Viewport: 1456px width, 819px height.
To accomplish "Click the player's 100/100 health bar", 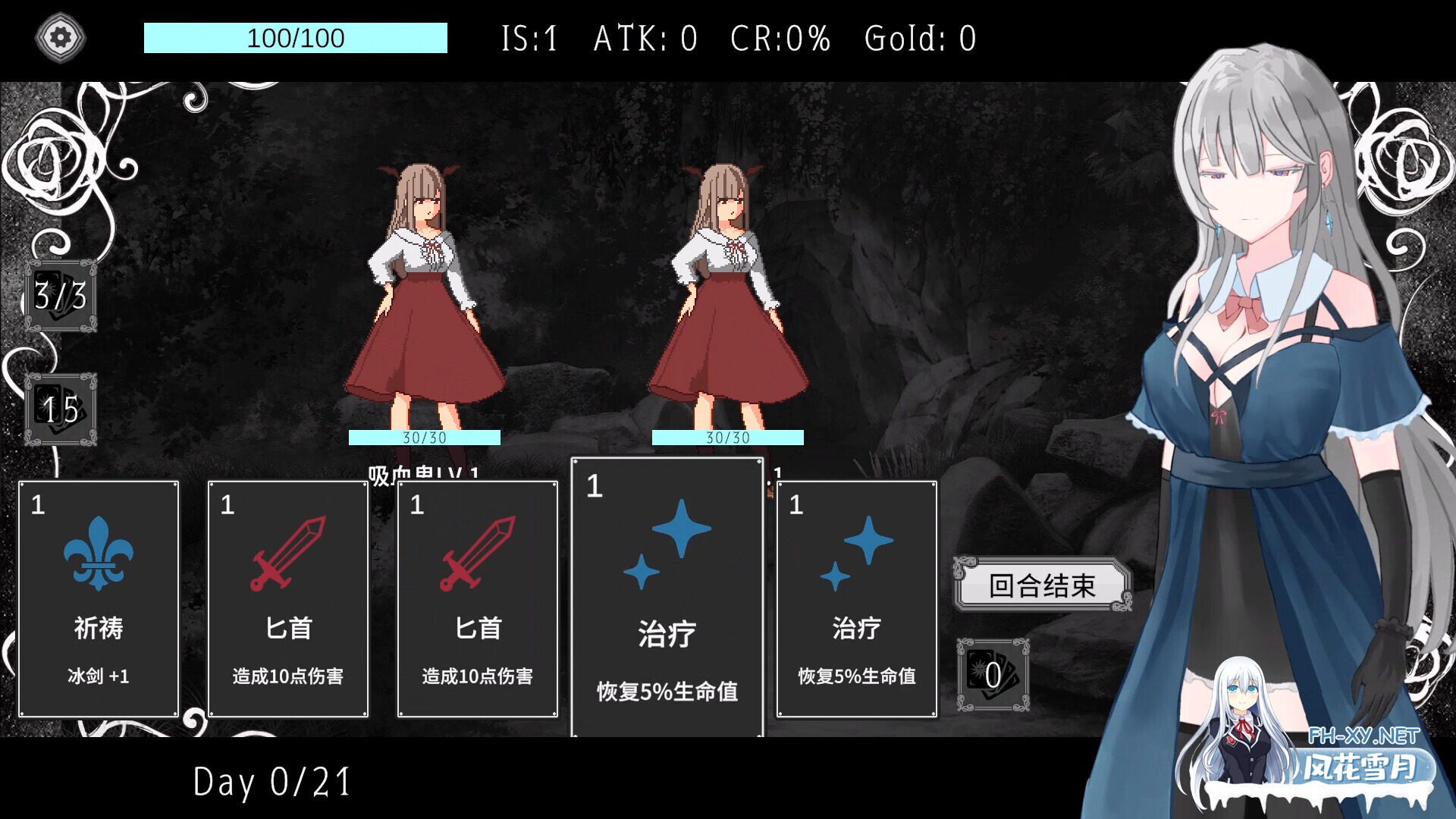I will (294, 38).
